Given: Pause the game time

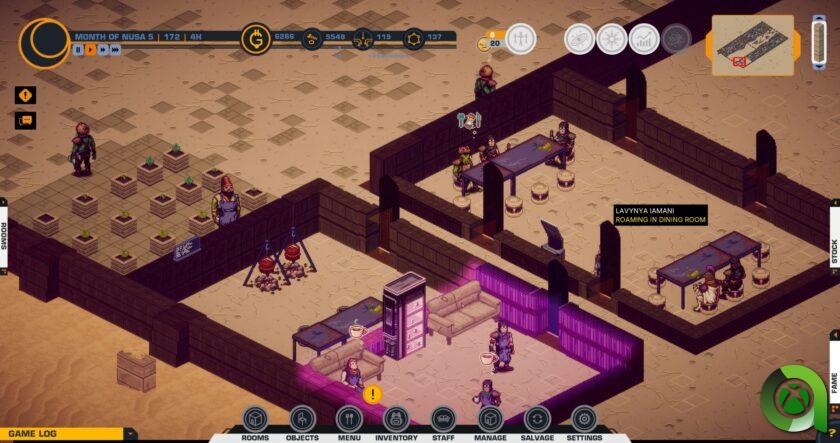Looking at the screenshot, I should coord(78,49).
